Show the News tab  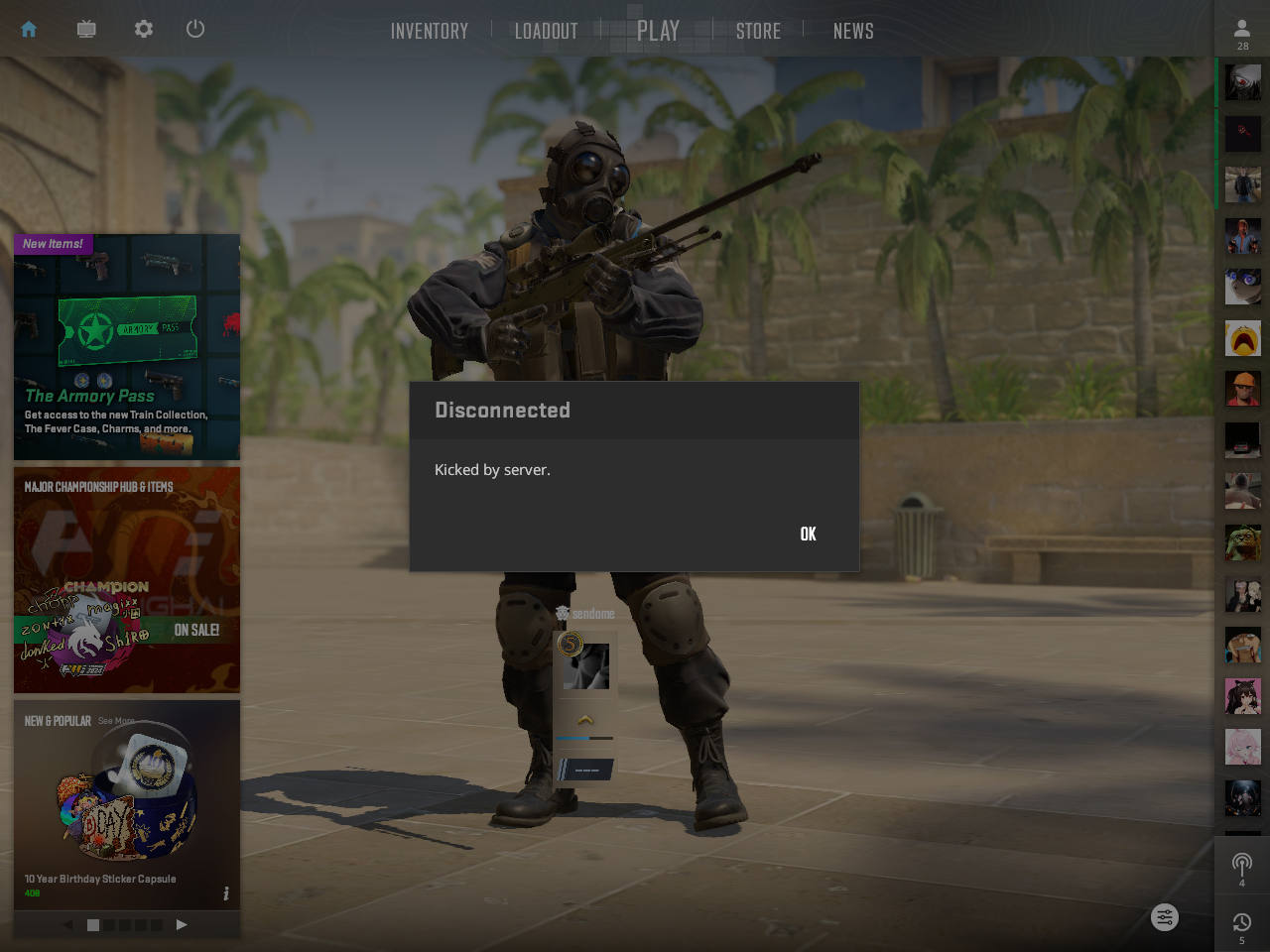(x=853, y=31)
